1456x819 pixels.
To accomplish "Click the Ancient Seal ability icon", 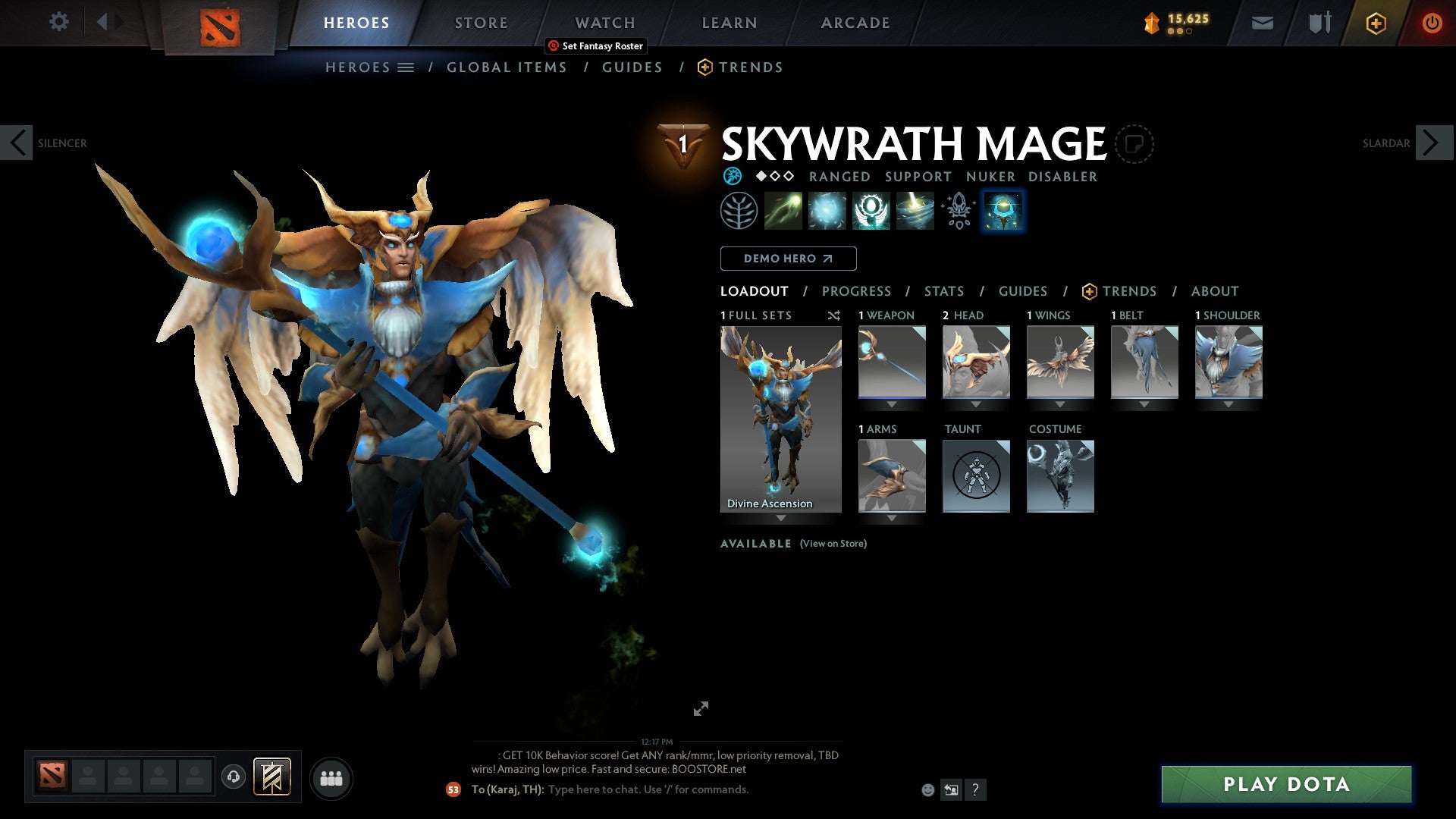I will coord(871,210).
